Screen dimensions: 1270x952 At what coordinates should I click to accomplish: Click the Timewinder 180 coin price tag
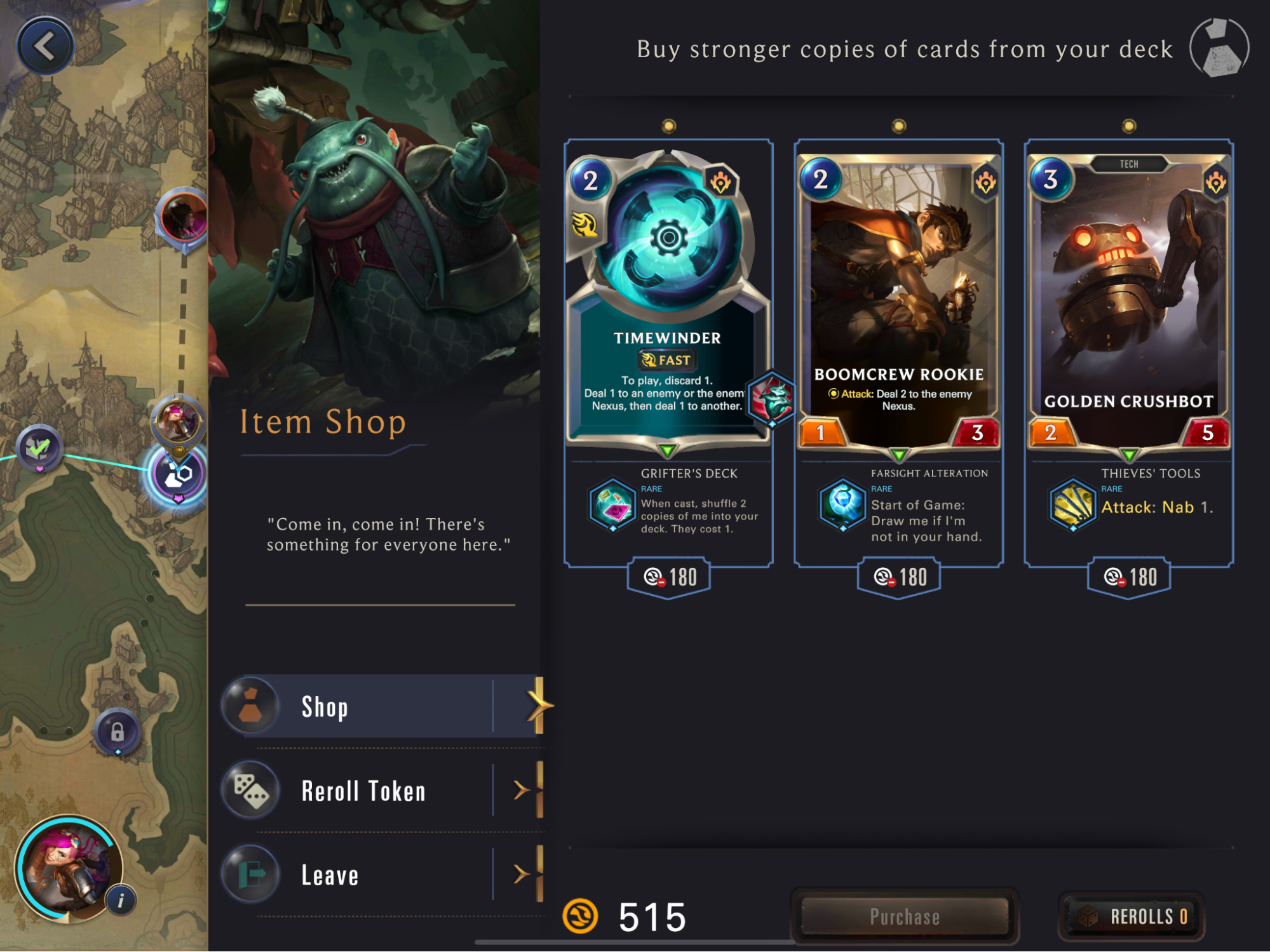(x=669, y=577)
